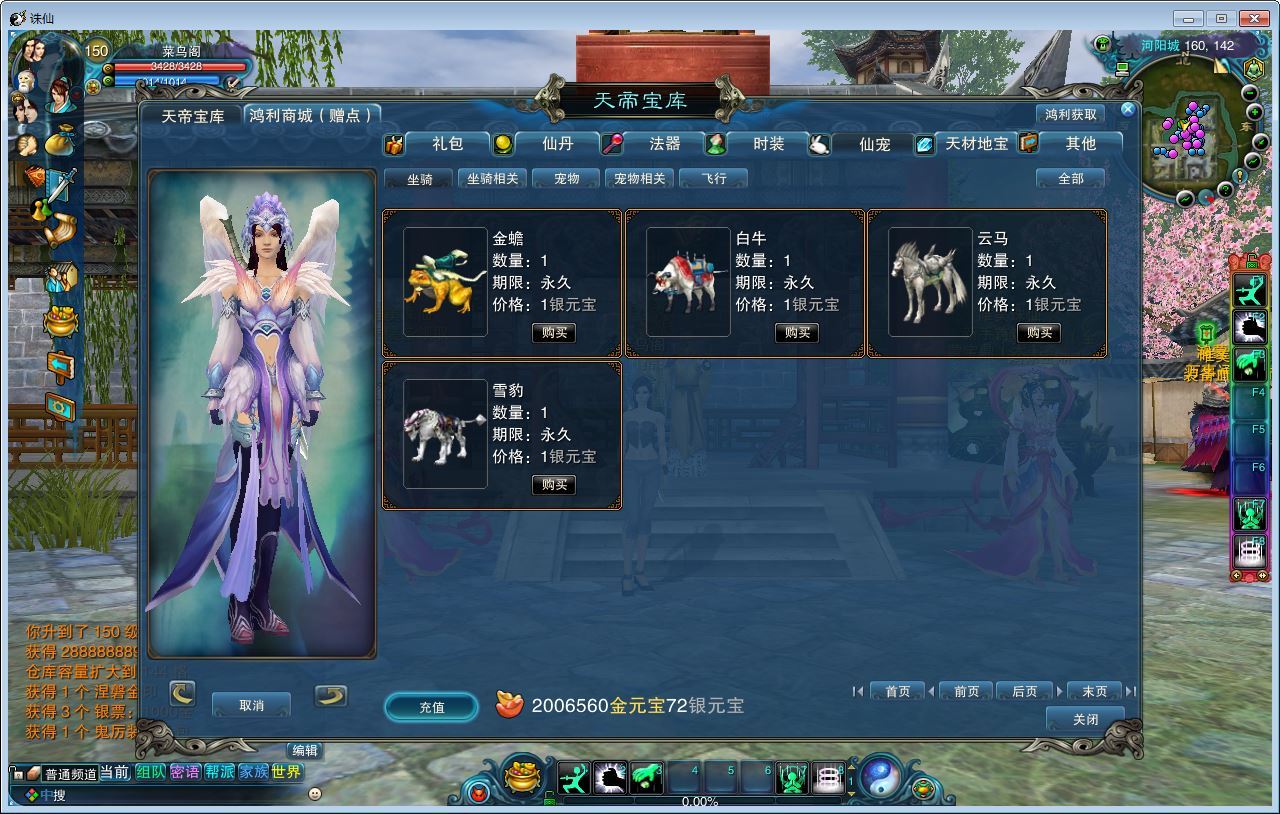The height and width of the screenshot is (814, 1280).
Task: Close the game window
Action: (1254, 18)
